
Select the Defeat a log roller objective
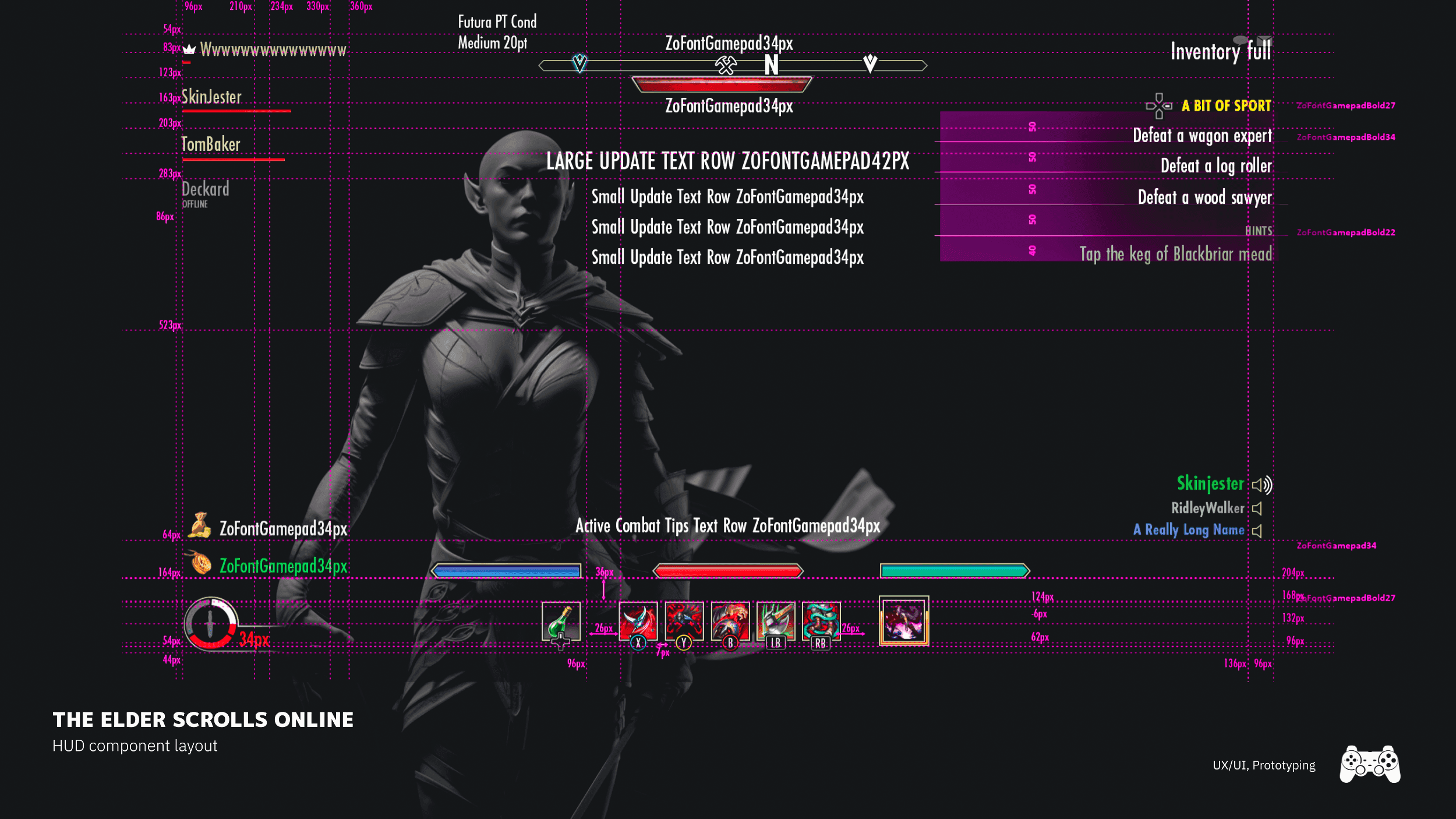[1216, 167]
